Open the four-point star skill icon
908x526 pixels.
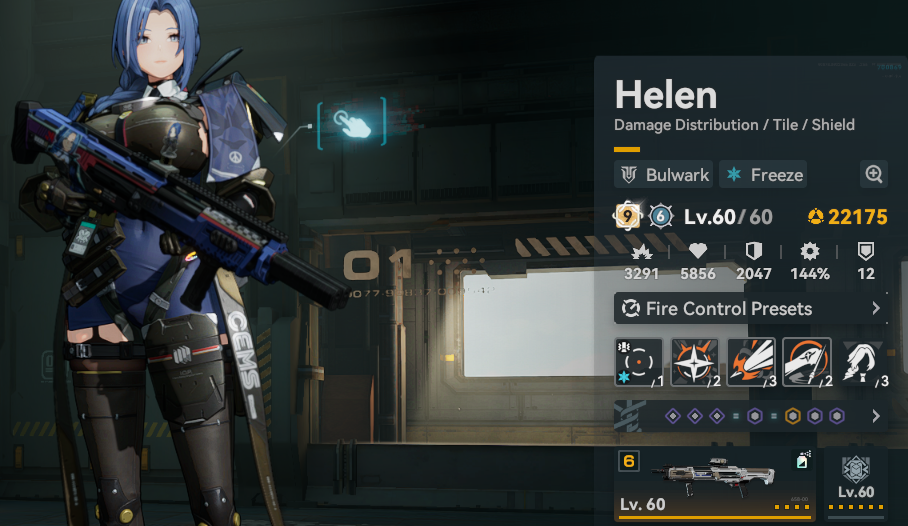point(695,362)
